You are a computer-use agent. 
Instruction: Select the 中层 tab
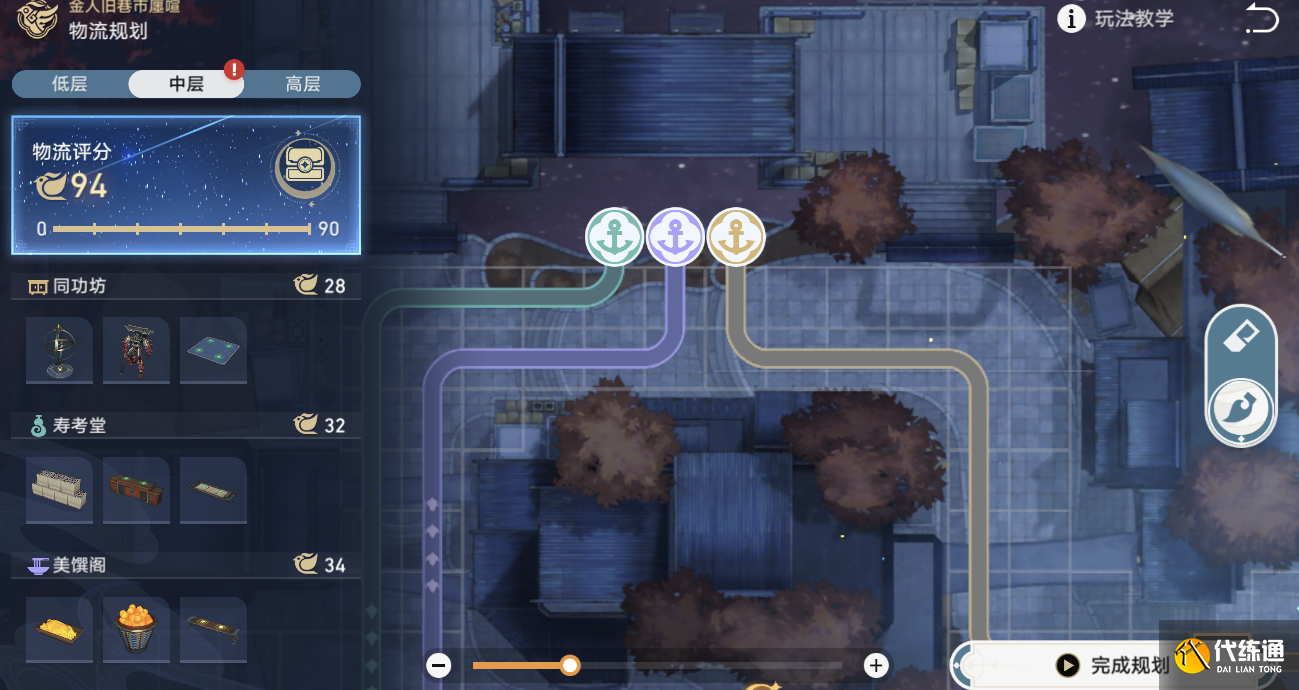coord(186,84)
